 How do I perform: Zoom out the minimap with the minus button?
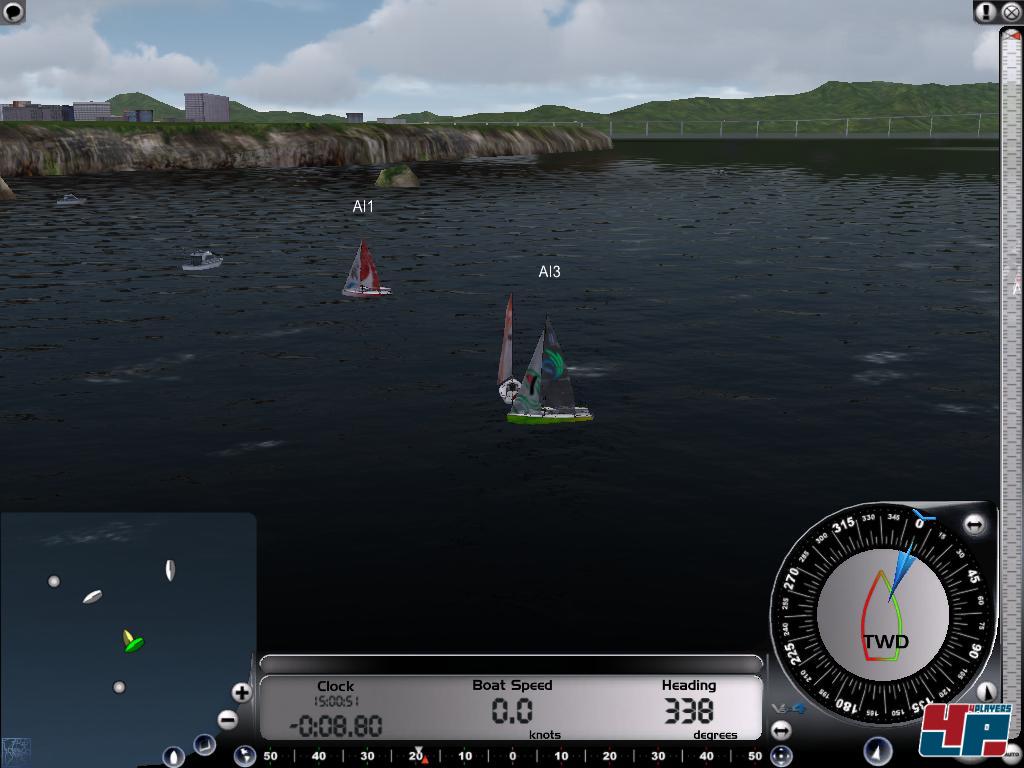pyautogui.click(x=228, y=719)
